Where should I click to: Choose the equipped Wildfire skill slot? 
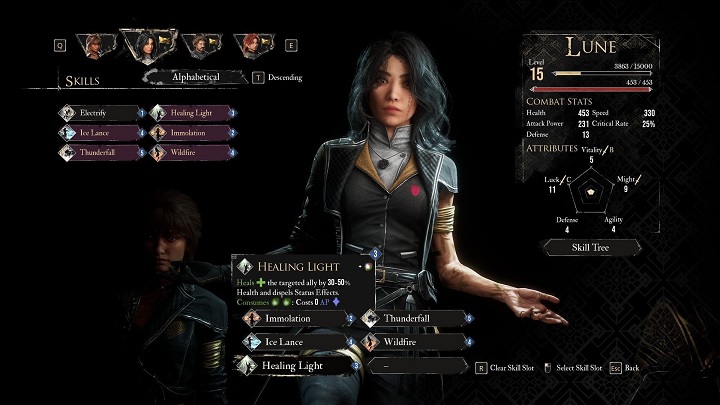pyautogui.click(x=412, y=342)
